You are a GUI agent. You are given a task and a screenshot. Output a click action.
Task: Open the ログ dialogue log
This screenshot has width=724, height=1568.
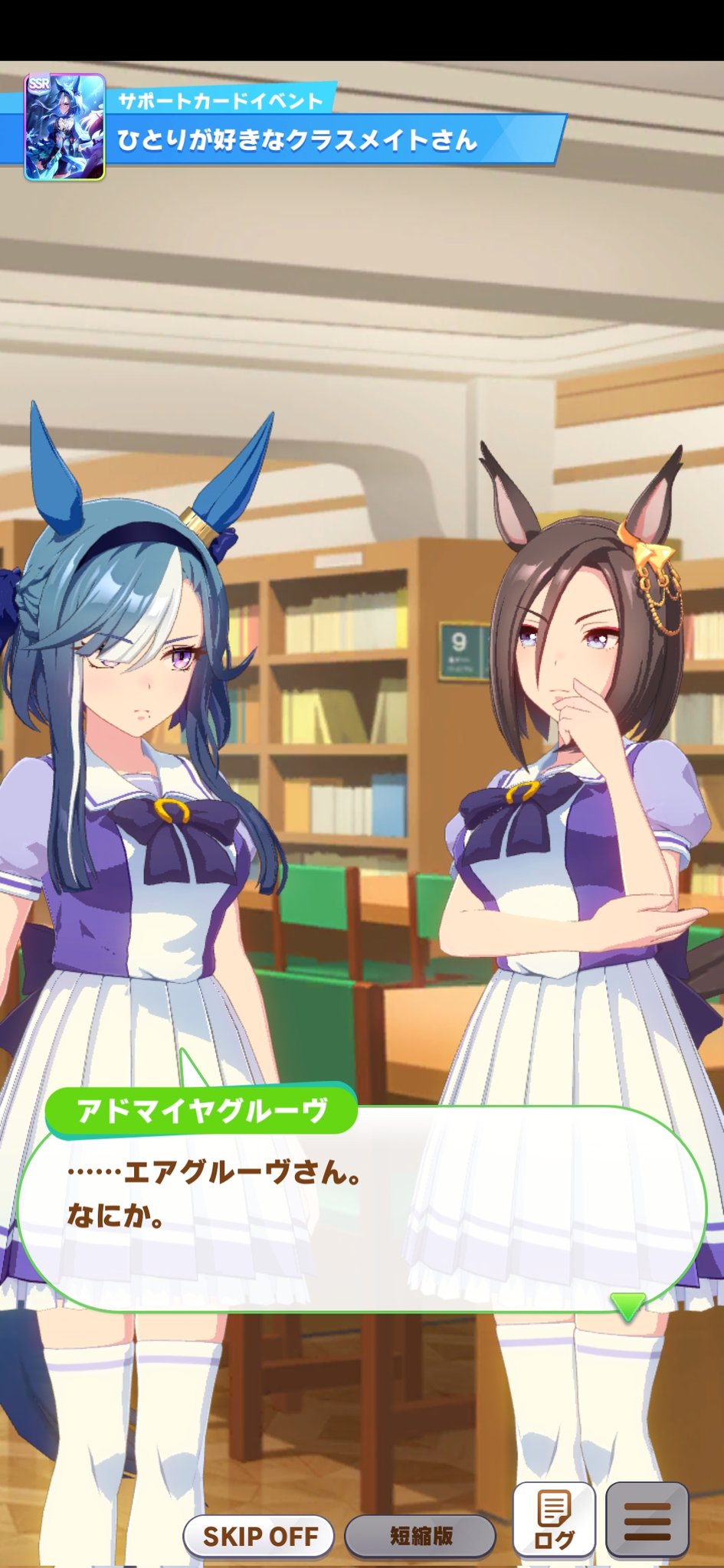554,1521
